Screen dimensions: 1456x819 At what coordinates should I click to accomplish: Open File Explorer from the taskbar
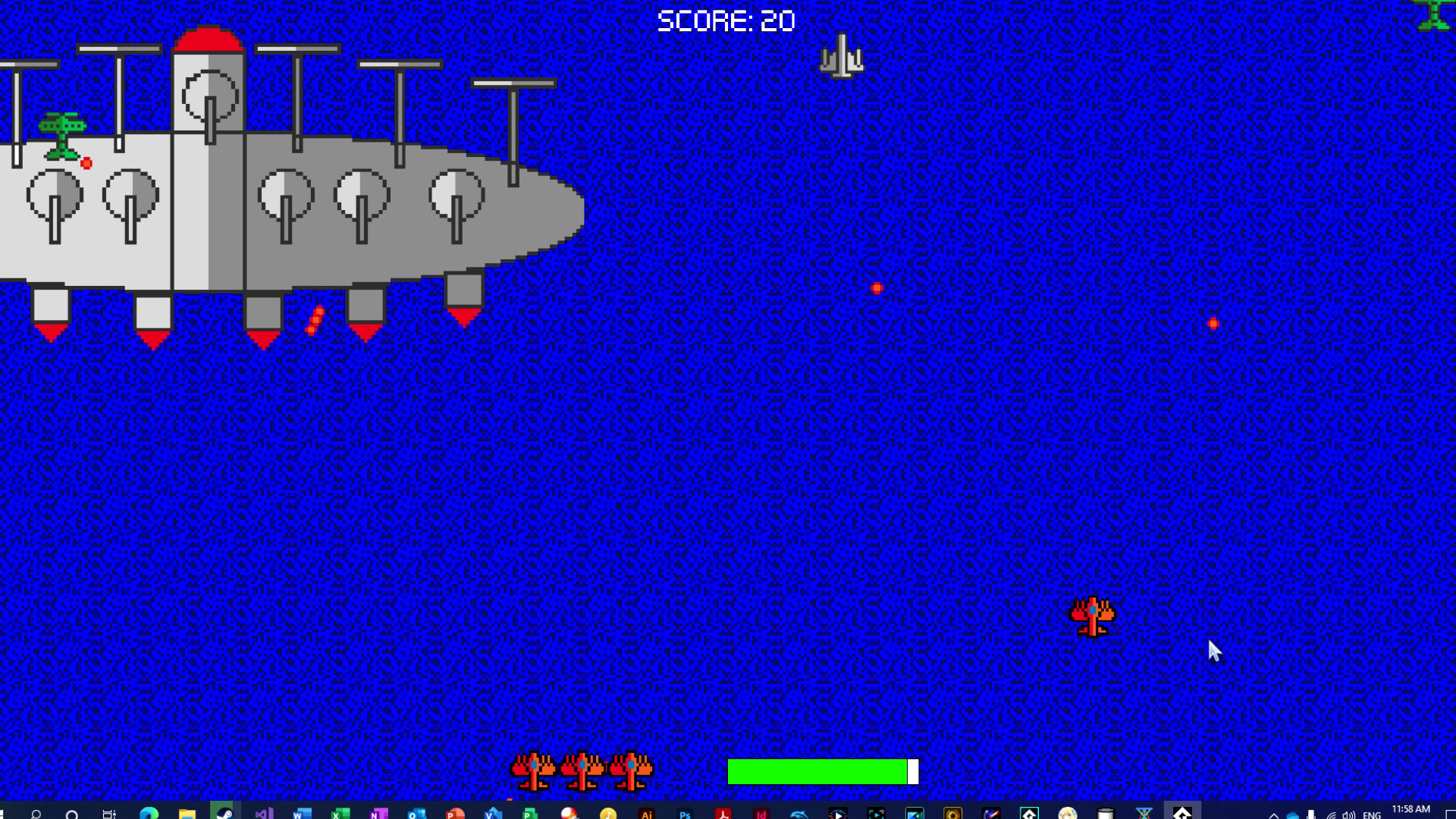(186, 813)
